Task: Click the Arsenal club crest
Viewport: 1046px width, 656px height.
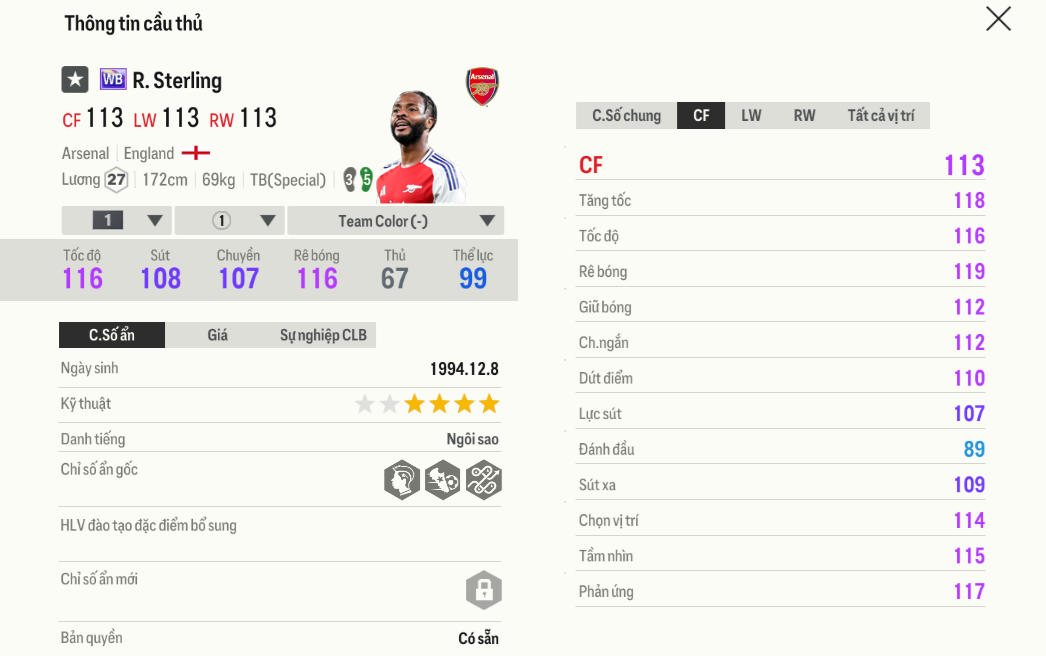Action: [x=482, y=87]
